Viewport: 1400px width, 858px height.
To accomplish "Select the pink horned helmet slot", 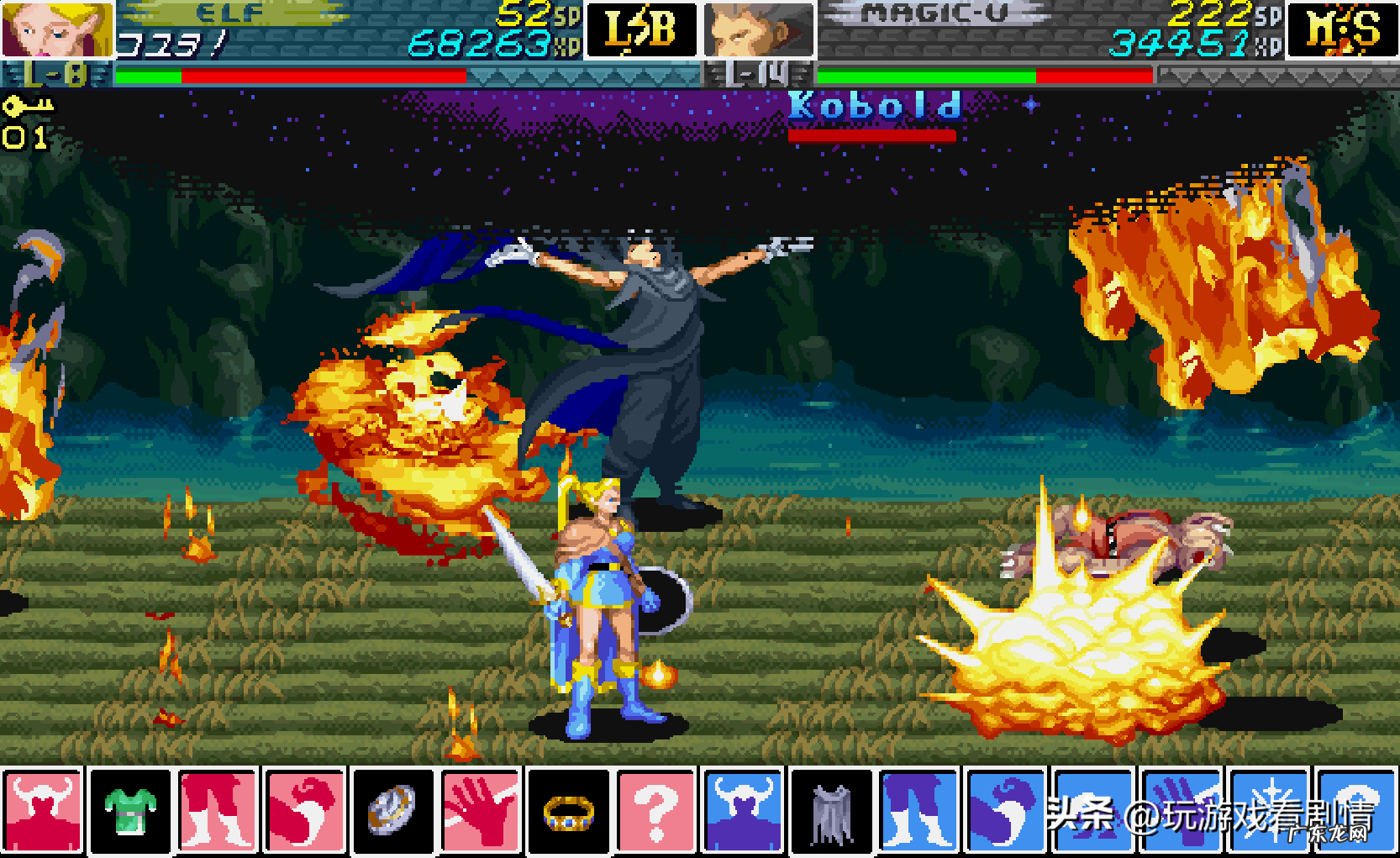I will click(43, 811).
